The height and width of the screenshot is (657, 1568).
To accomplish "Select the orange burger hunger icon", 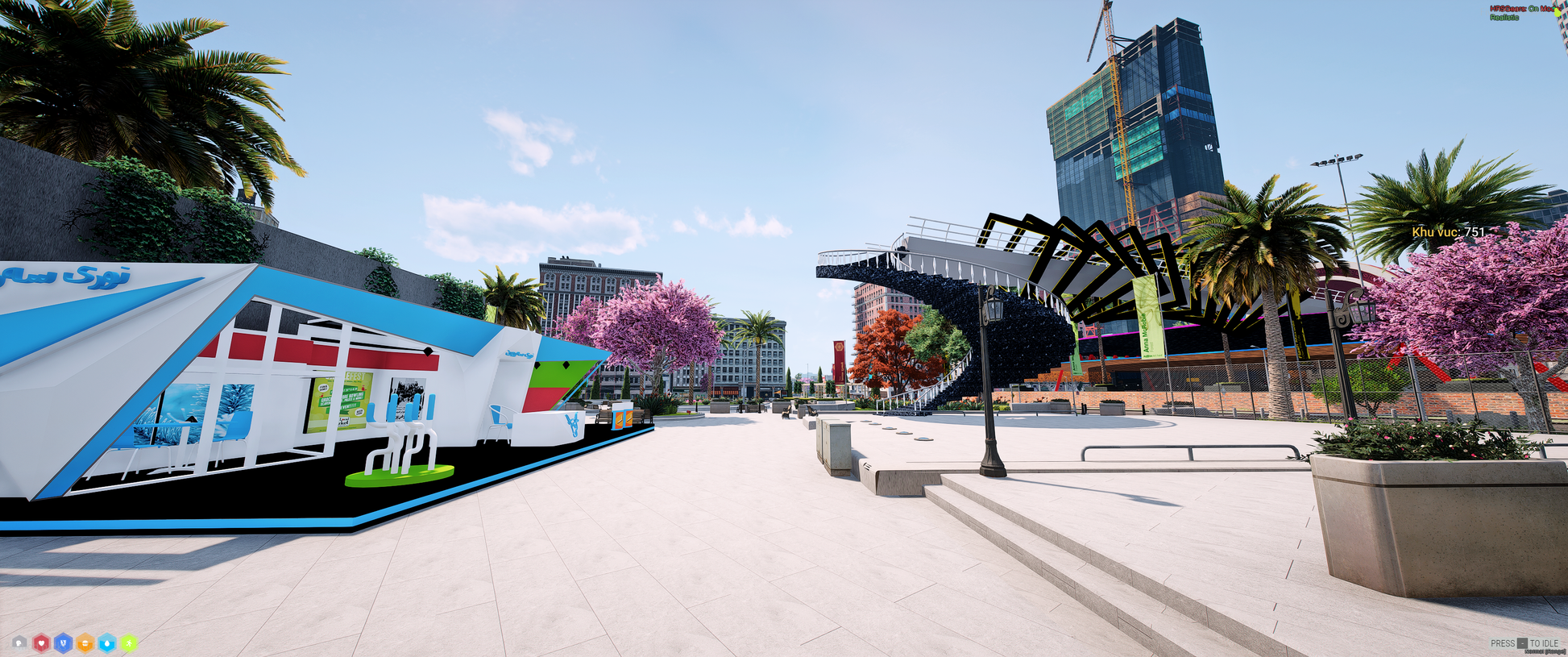I will click(85, 642).
